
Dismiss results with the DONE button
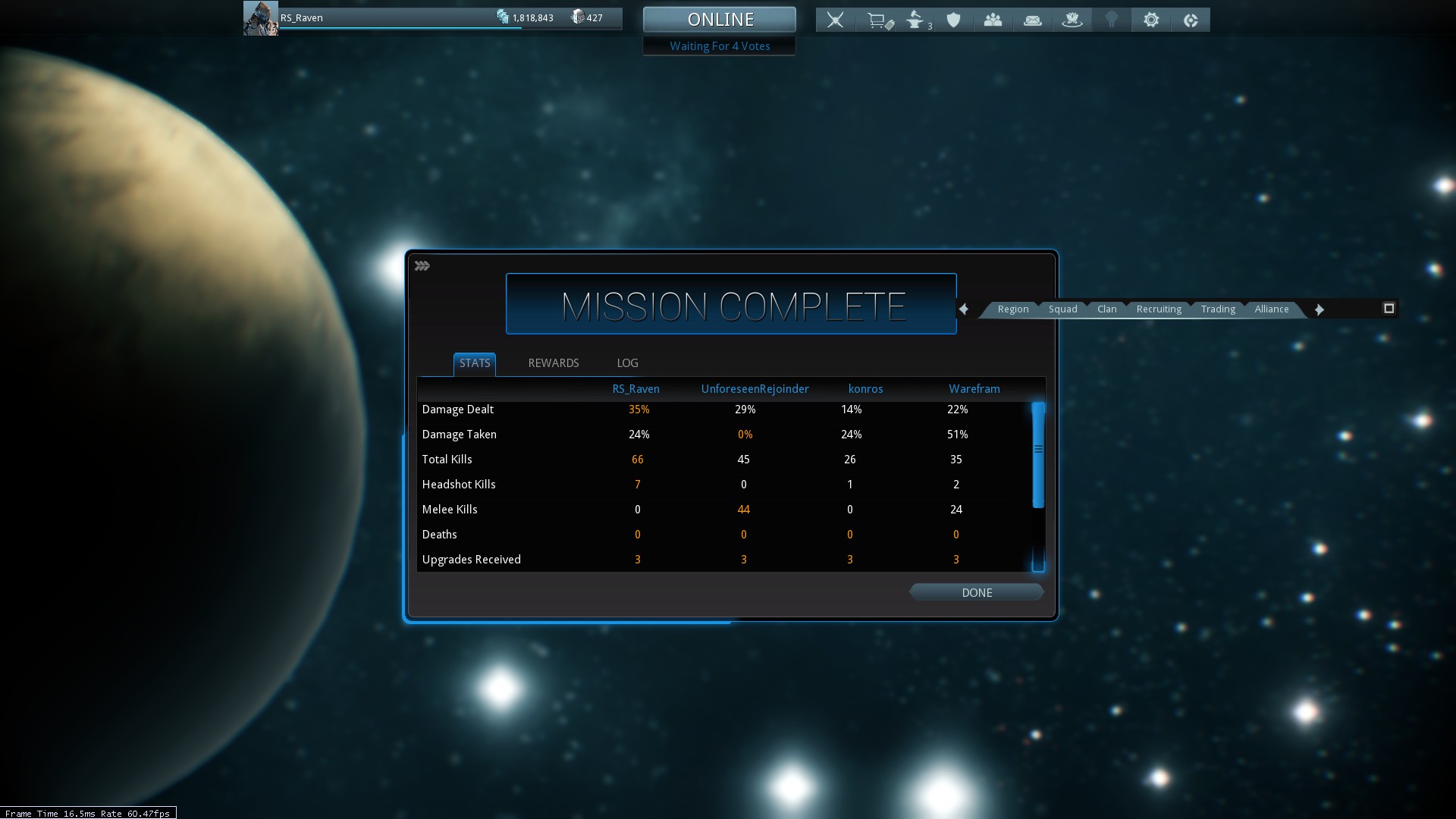click(x=976, y=592)
